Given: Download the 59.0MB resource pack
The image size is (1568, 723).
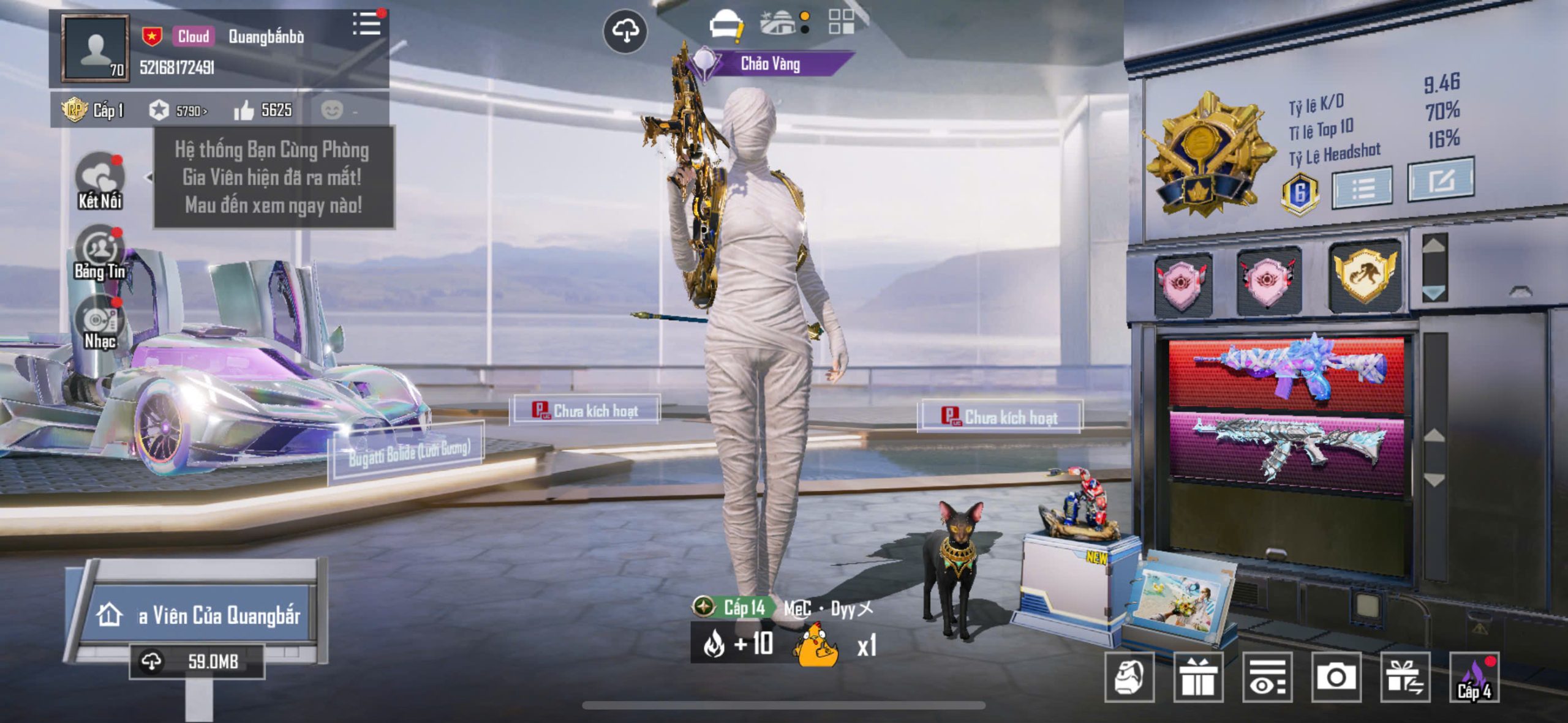Looking at the screenshot, I should coord(197,661).
